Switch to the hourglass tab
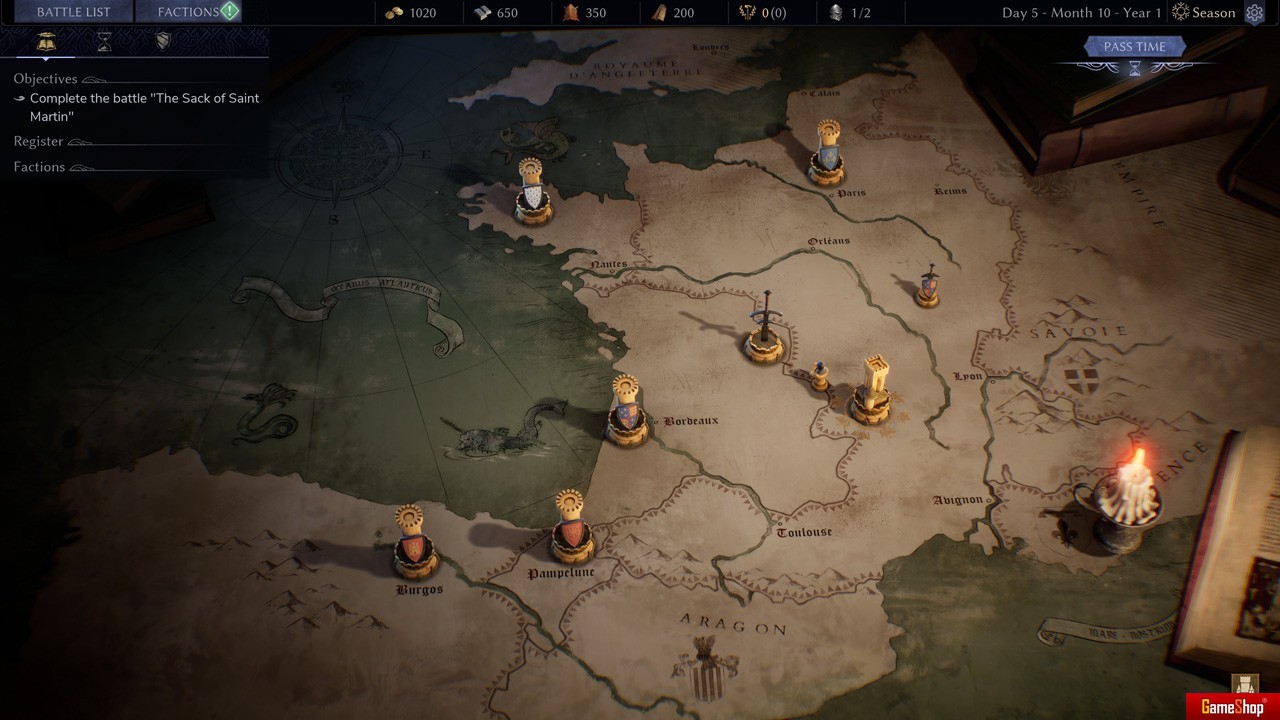 click(x=104, y=42)
